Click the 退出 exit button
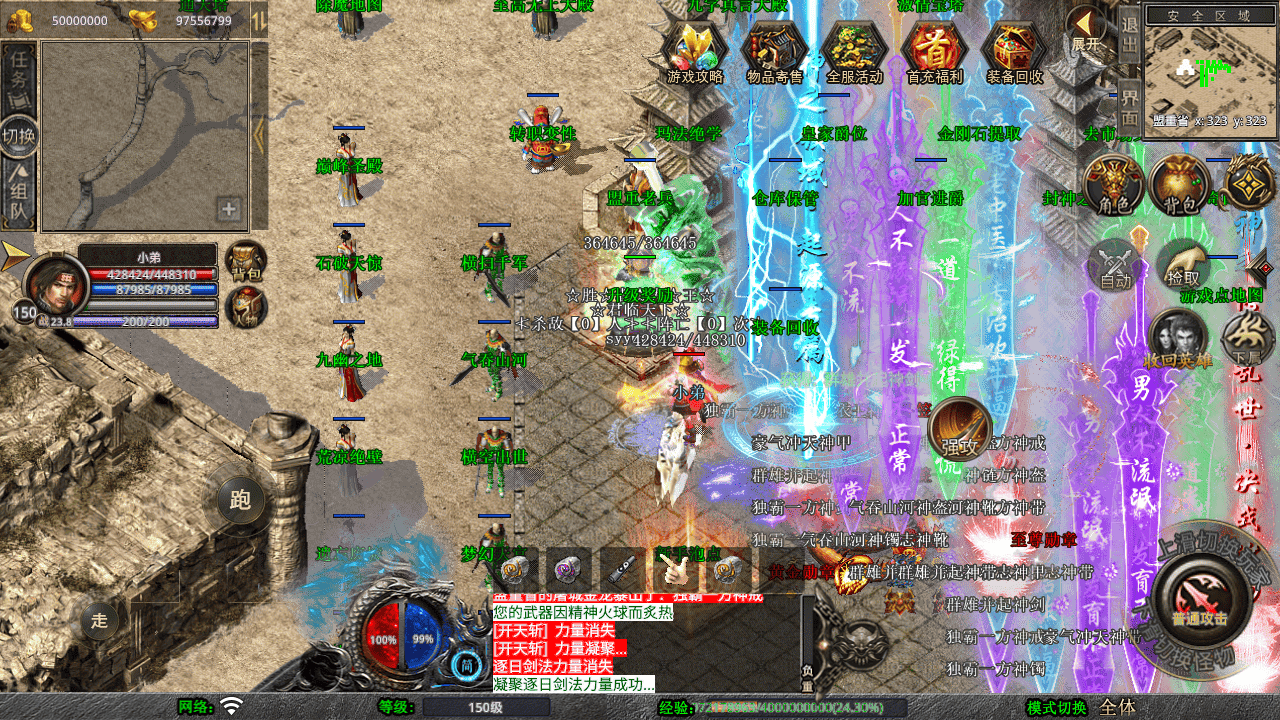Image resolution: width=1280 pixels, height=720 pixels. coord(1129,34)
